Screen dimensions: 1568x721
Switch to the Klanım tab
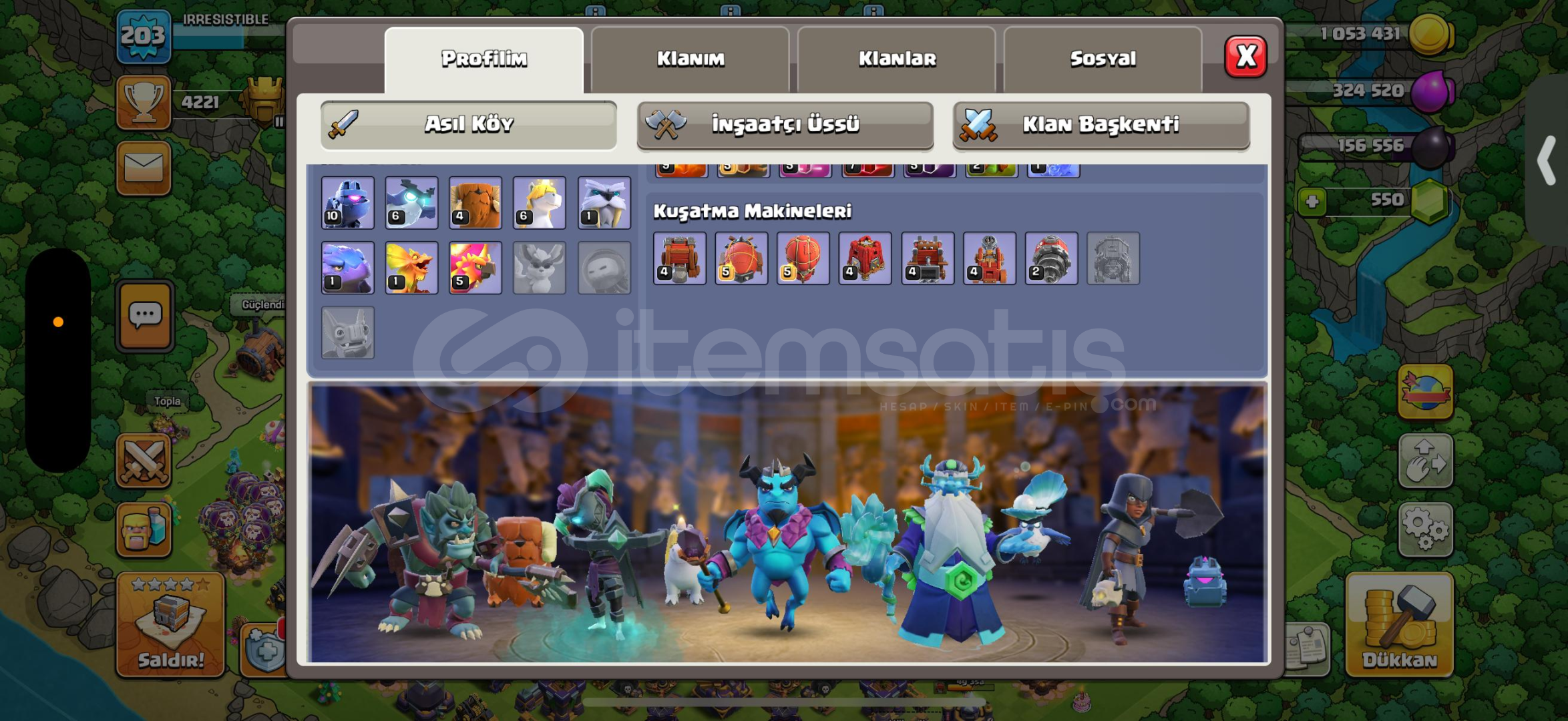point(691,58)
